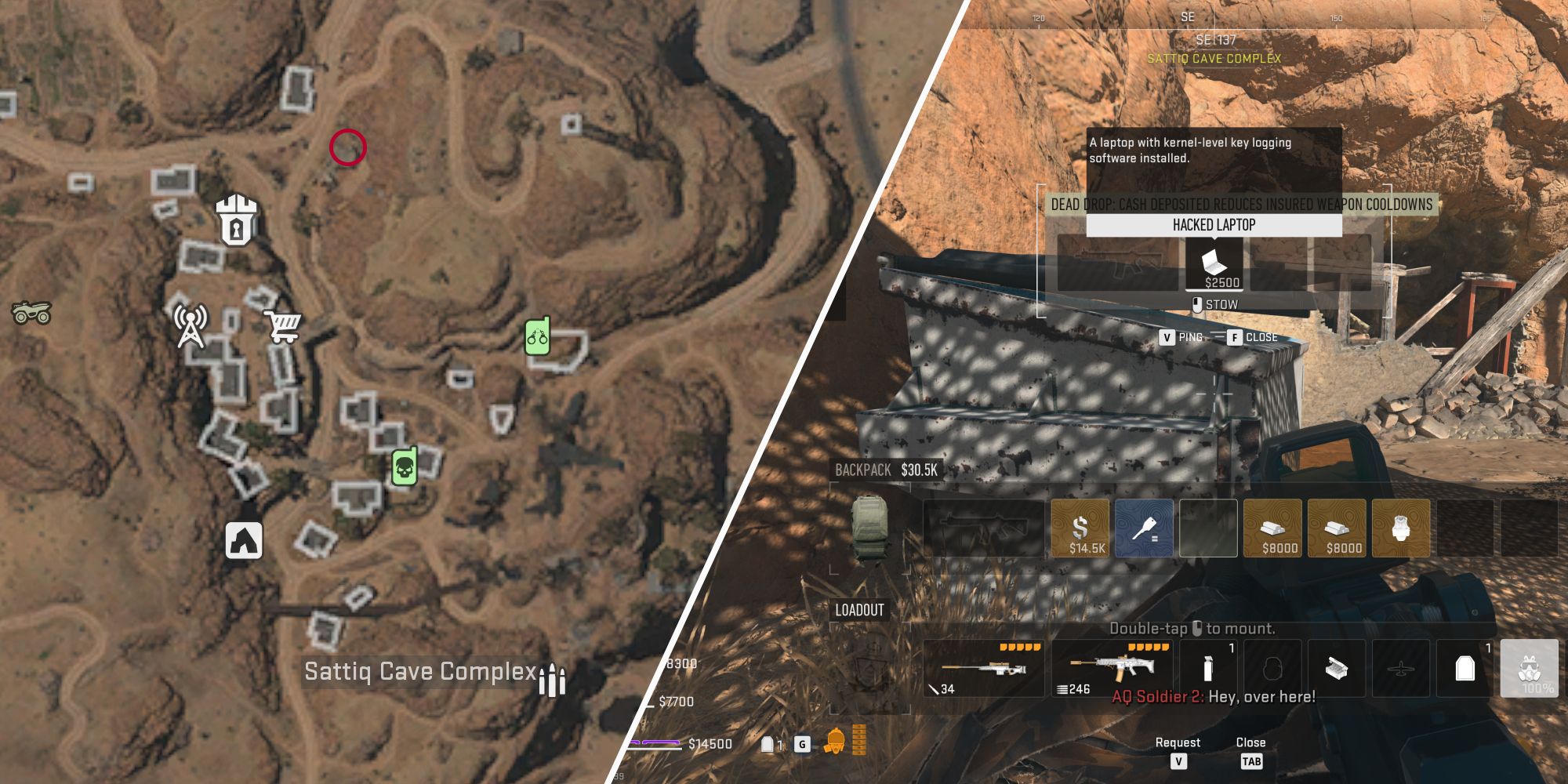Image resolution: width=1568 pixels, height=784 pixels.
Task: Click the red circle marker on the map
Action: click(x=347, y=147)
